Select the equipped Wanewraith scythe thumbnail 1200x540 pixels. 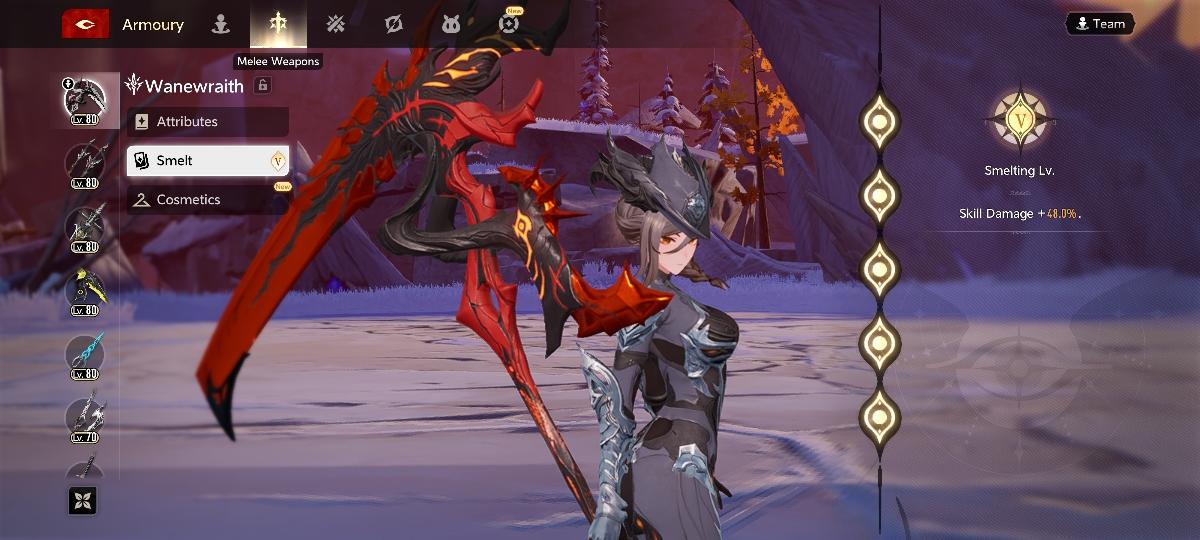(85, 101)
